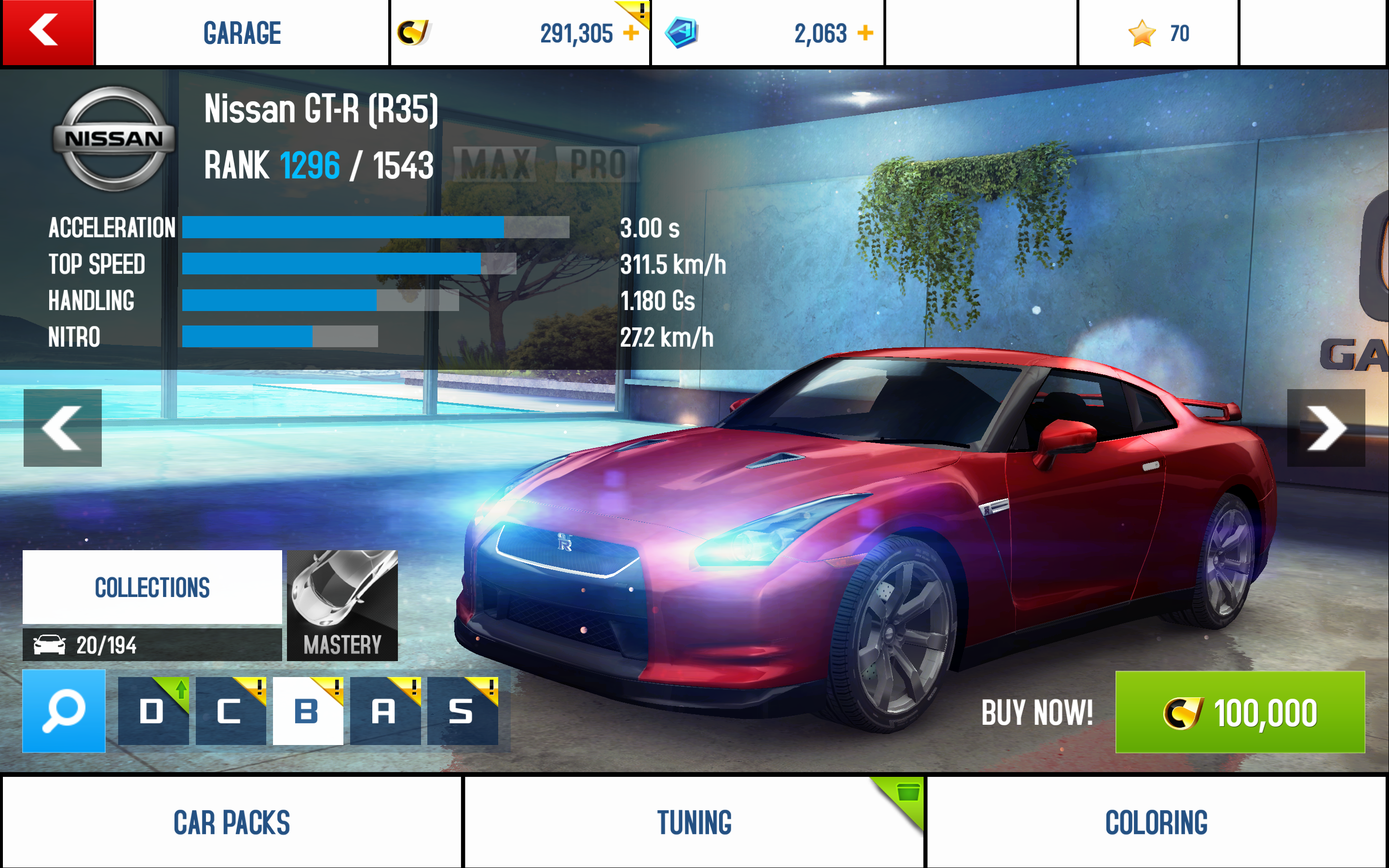Add more credits with the plus icon

630,33
